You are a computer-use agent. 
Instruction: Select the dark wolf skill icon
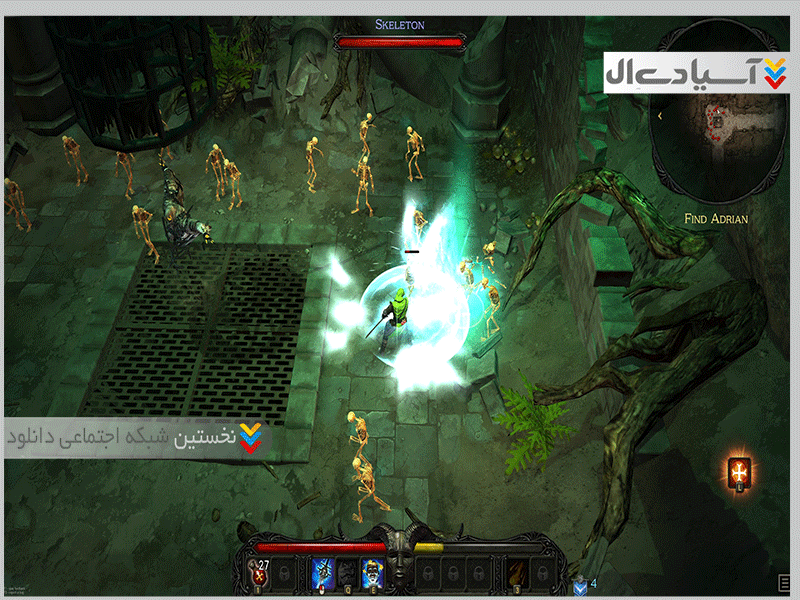click(349, 572)
